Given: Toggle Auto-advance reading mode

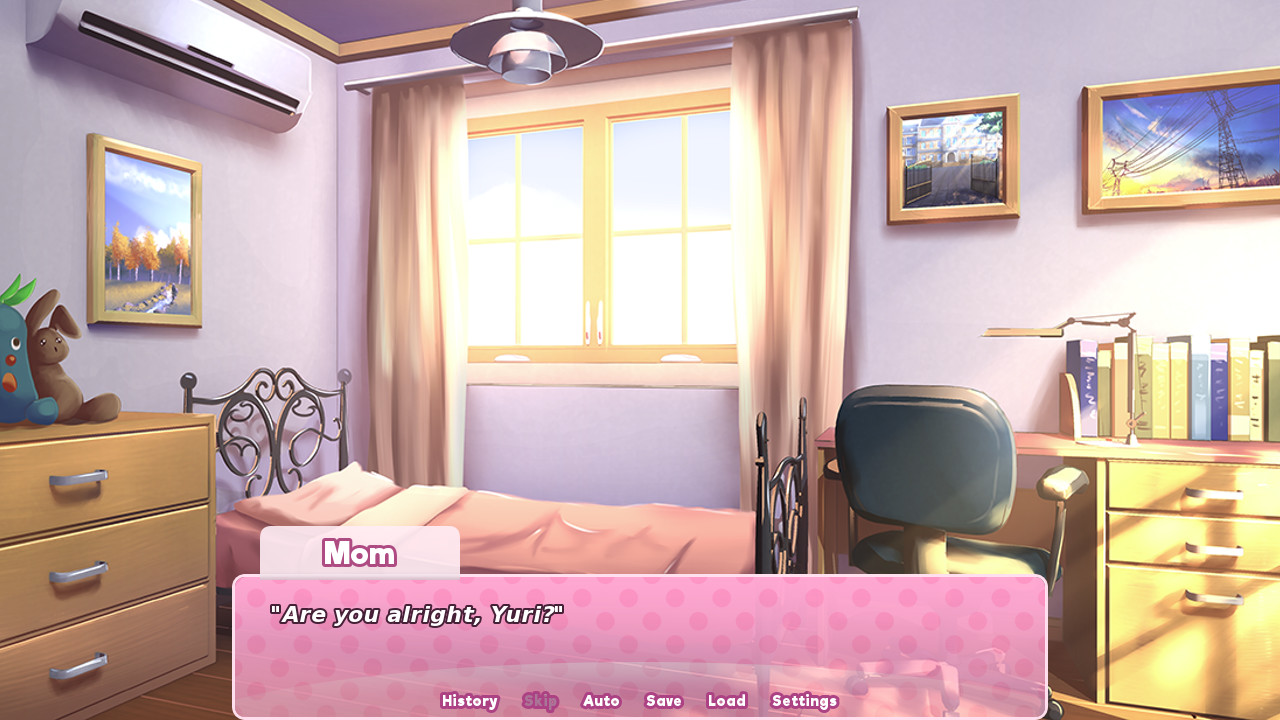Looking at the screenshot, I should [601, 701].
